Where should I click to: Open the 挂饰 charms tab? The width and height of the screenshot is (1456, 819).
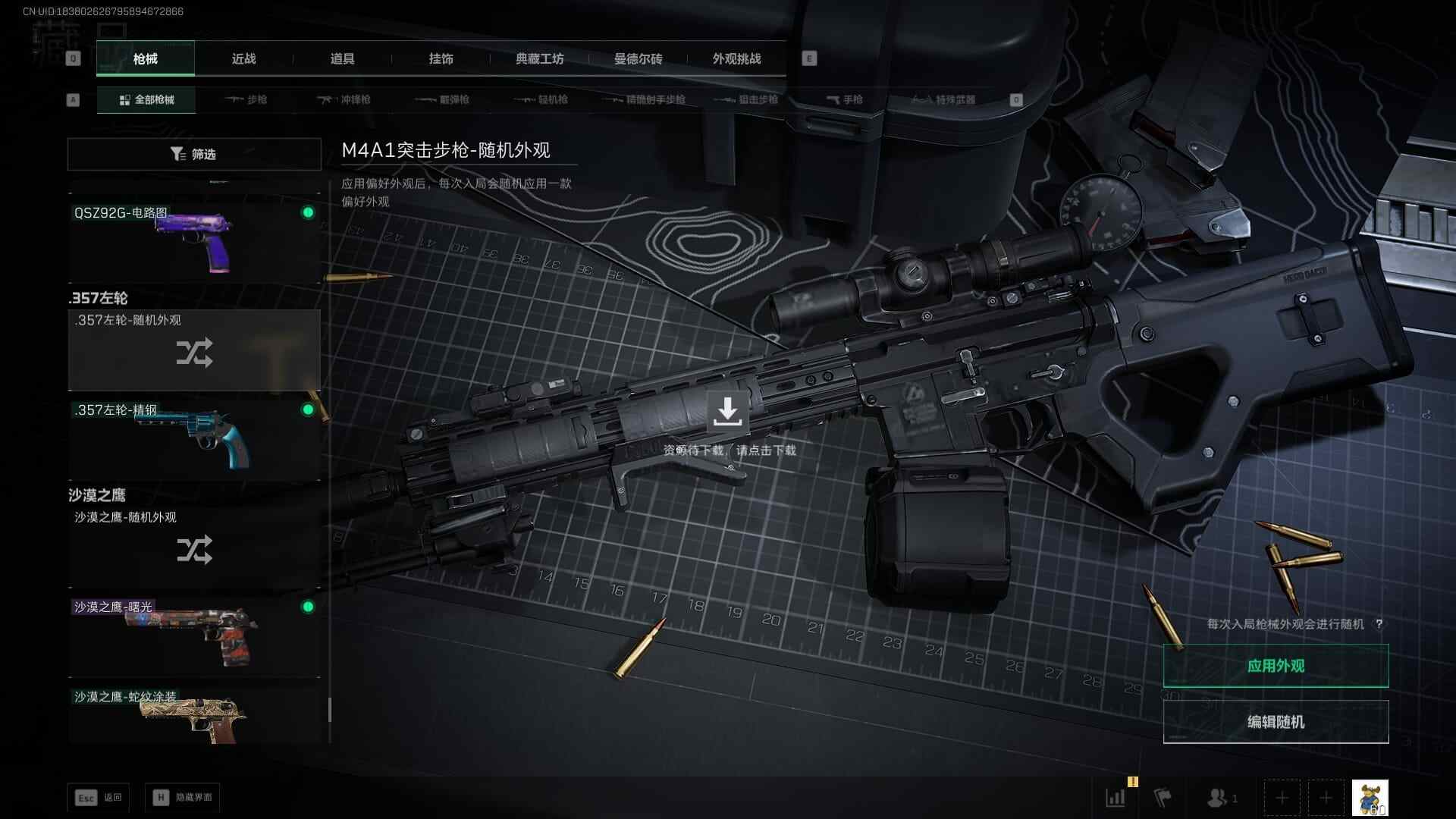pyautogui.click(x=441, y=58)
